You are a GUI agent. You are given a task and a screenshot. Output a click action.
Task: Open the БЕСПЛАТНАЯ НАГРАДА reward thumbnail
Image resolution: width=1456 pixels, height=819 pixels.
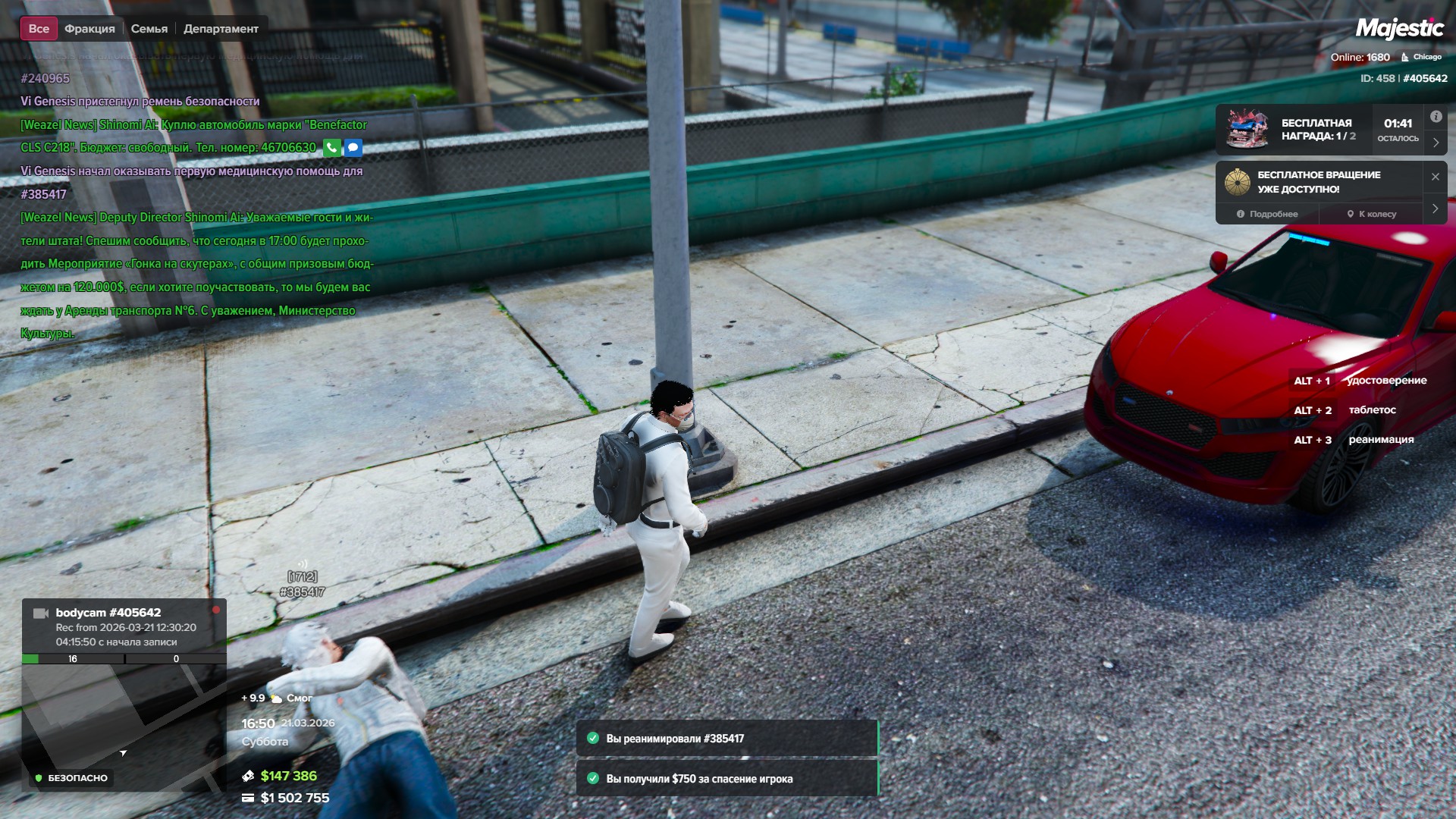(1247, 129)
